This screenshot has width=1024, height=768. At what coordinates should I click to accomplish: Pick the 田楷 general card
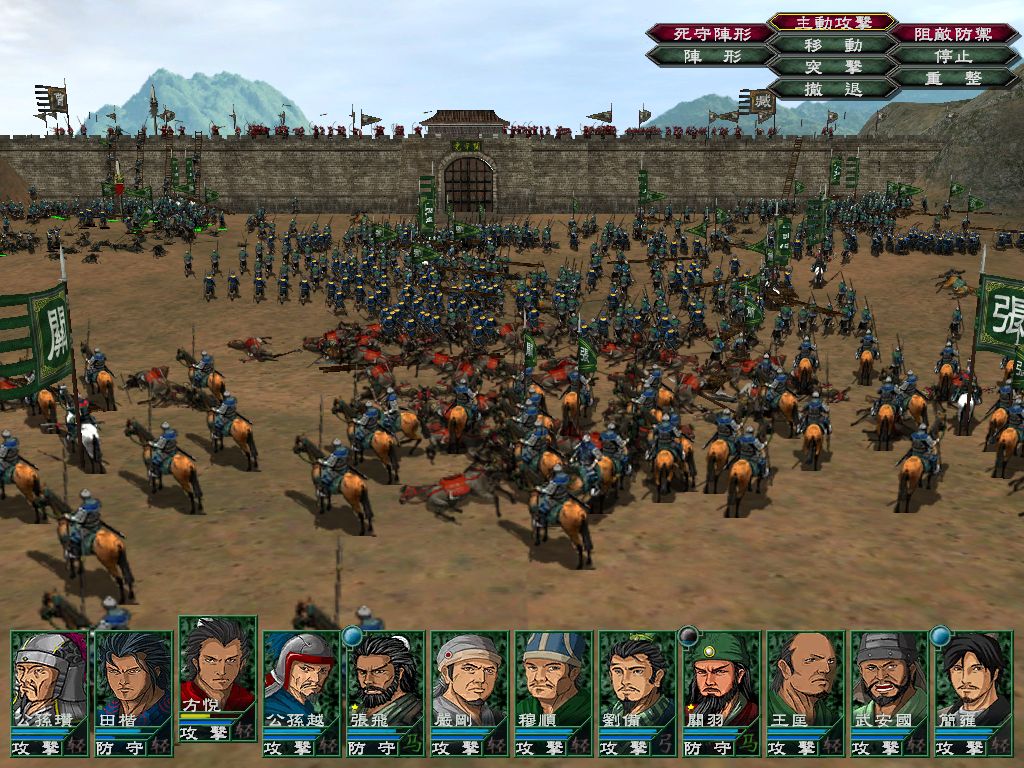pos(134,680)
